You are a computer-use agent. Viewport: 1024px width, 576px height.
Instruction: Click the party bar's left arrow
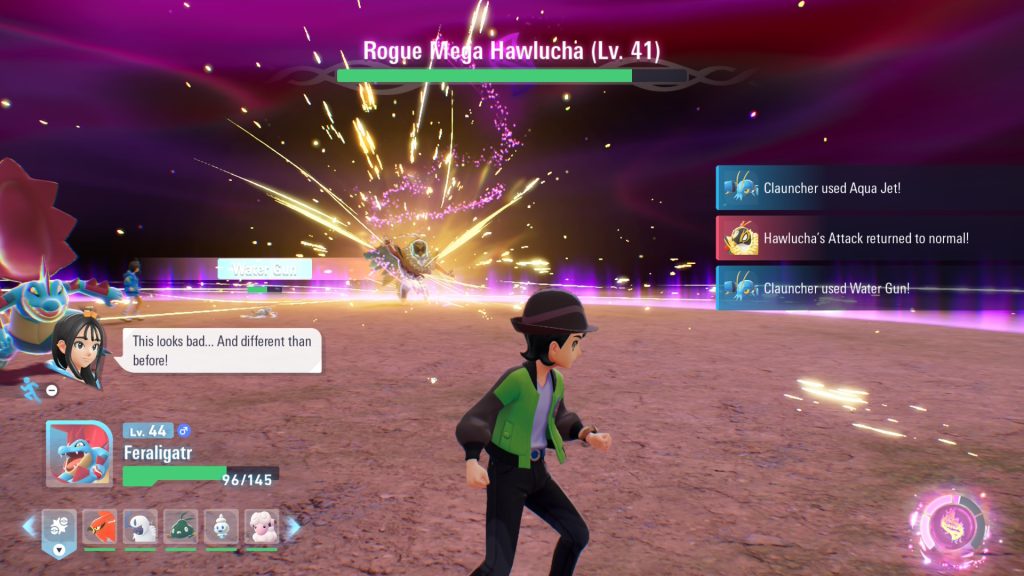point(28,525)
